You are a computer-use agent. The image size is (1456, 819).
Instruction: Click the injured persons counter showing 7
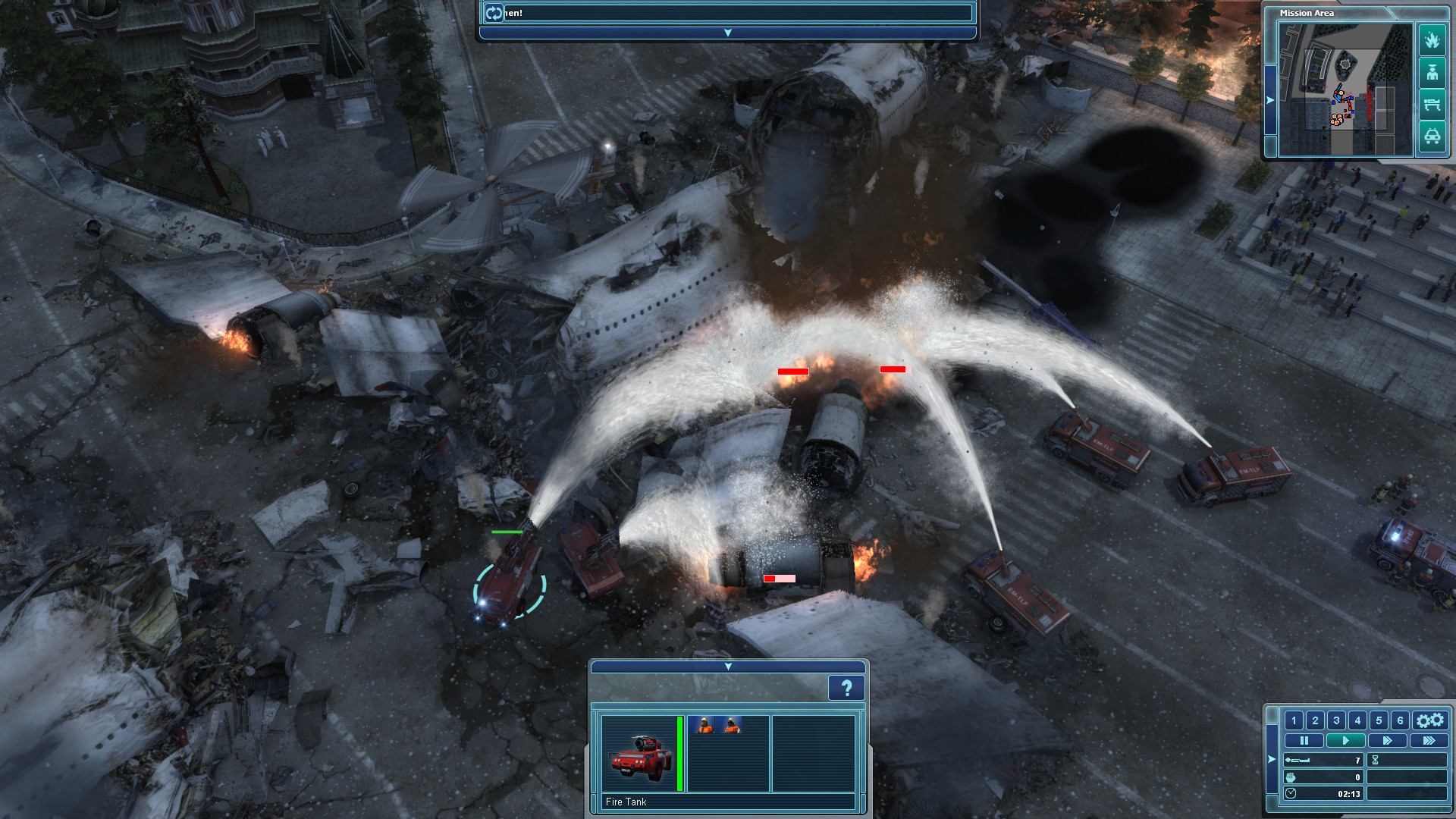(x=1324, y=760)
